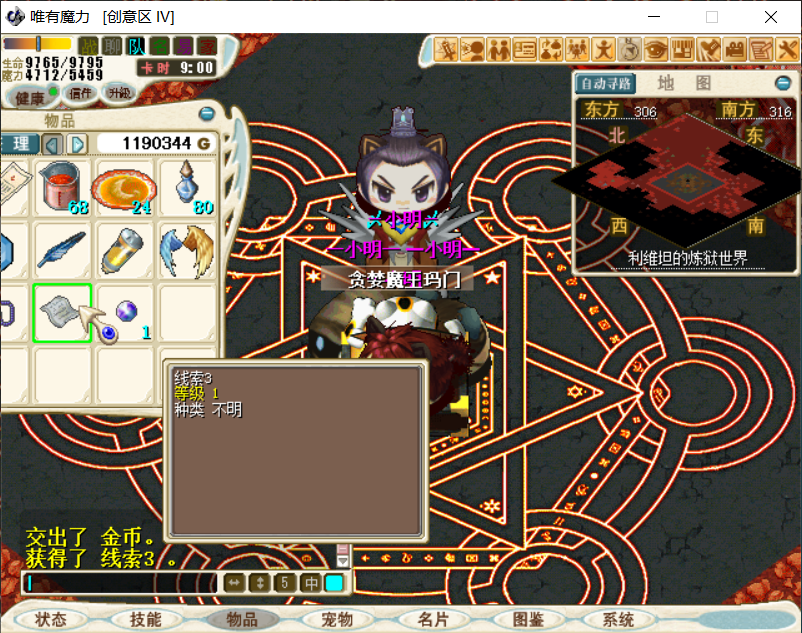Screen dimensions: 802x633
Task: Show the 名片 name card tab
Action: (433, 620)
